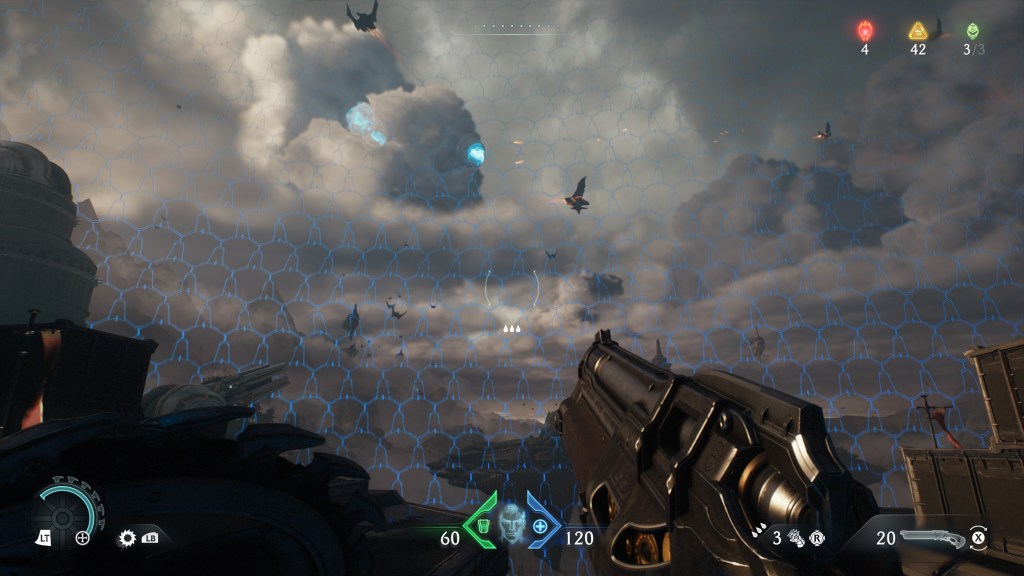Click the red demonic flame counter icon

[x=865, y=31]
